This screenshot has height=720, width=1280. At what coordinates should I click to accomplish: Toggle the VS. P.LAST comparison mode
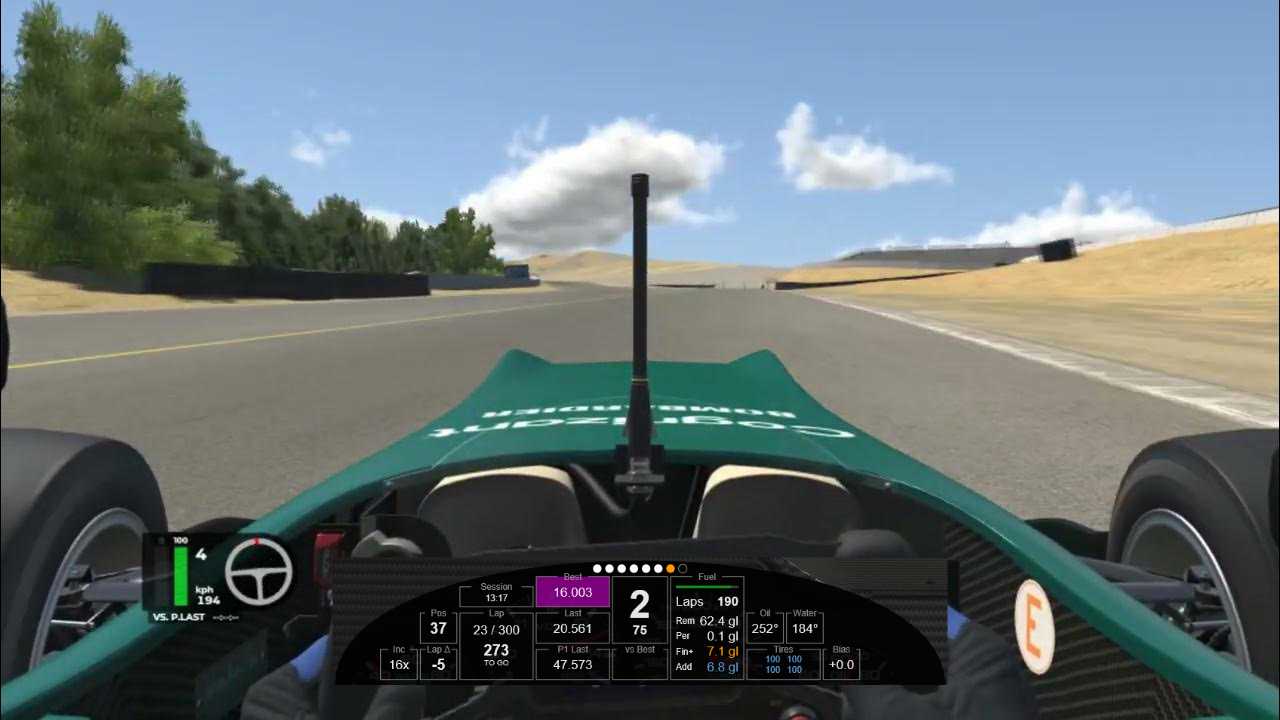(181, 617)
